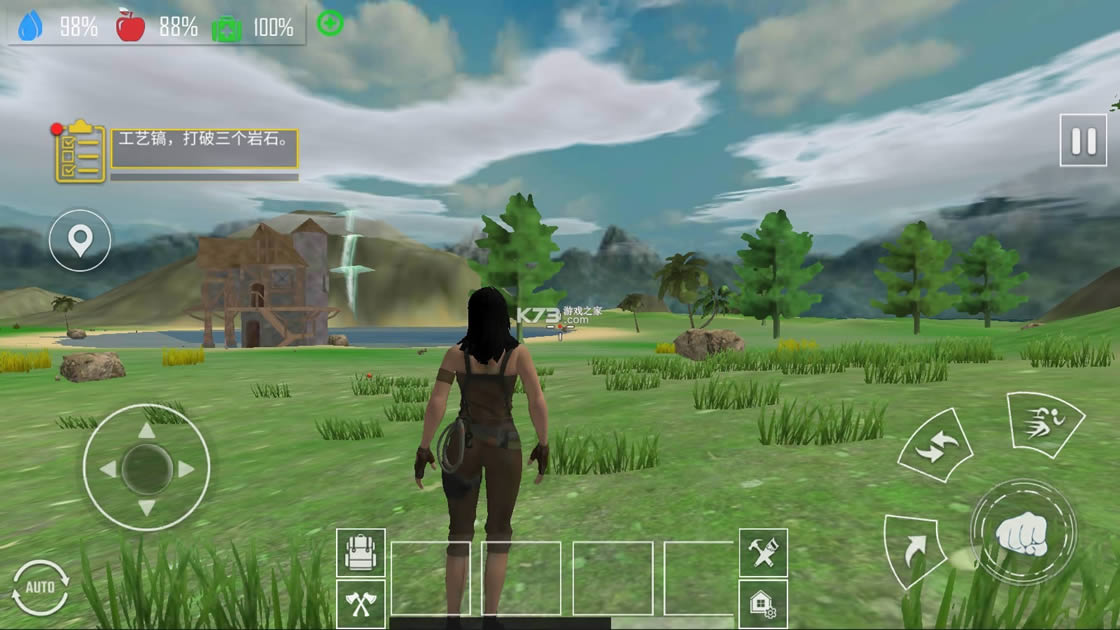Open the house settings gear button
Screen dimensions: 1120x630
point(763,603)
